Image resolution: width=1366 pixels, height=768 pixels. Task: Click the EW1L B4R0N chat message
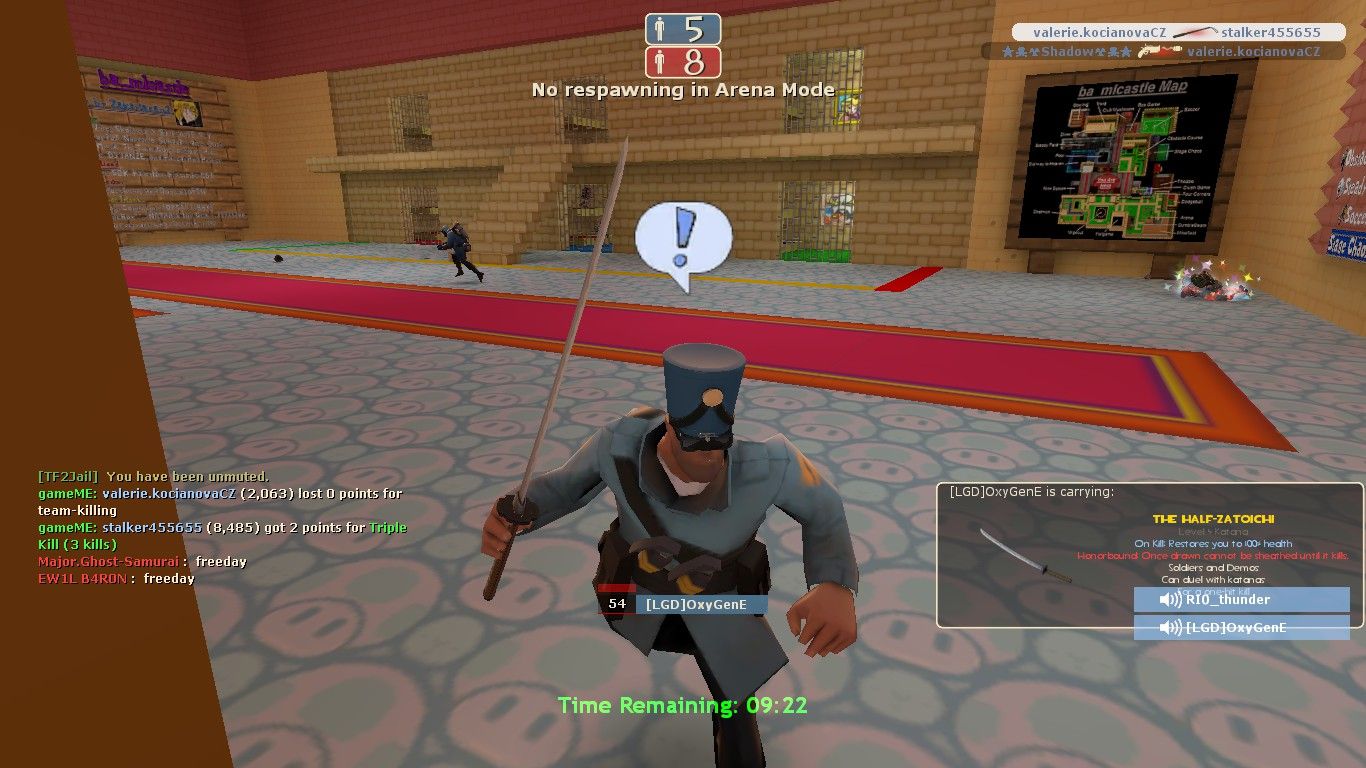116,578
